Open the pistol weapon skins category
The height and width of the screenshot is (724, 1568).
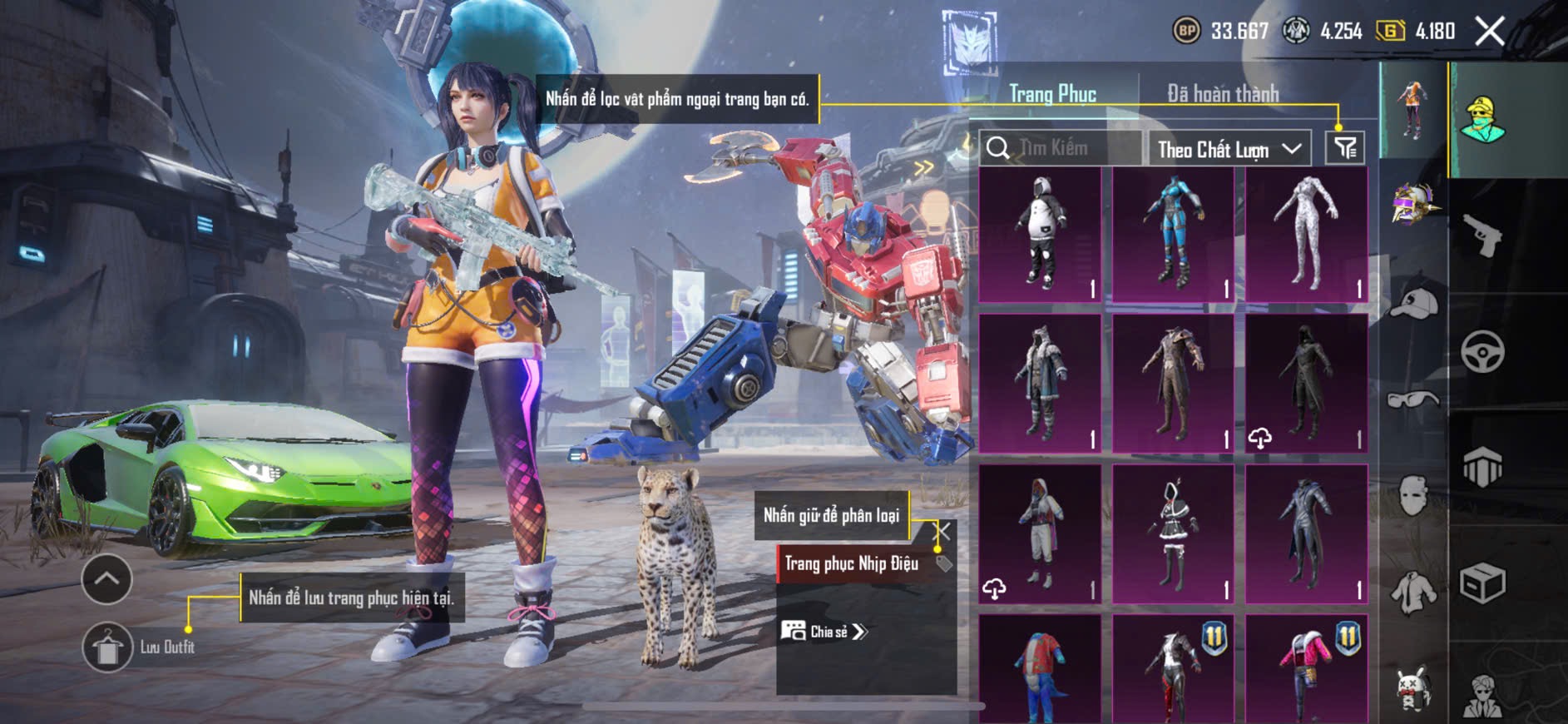[x=1482, y=236]
